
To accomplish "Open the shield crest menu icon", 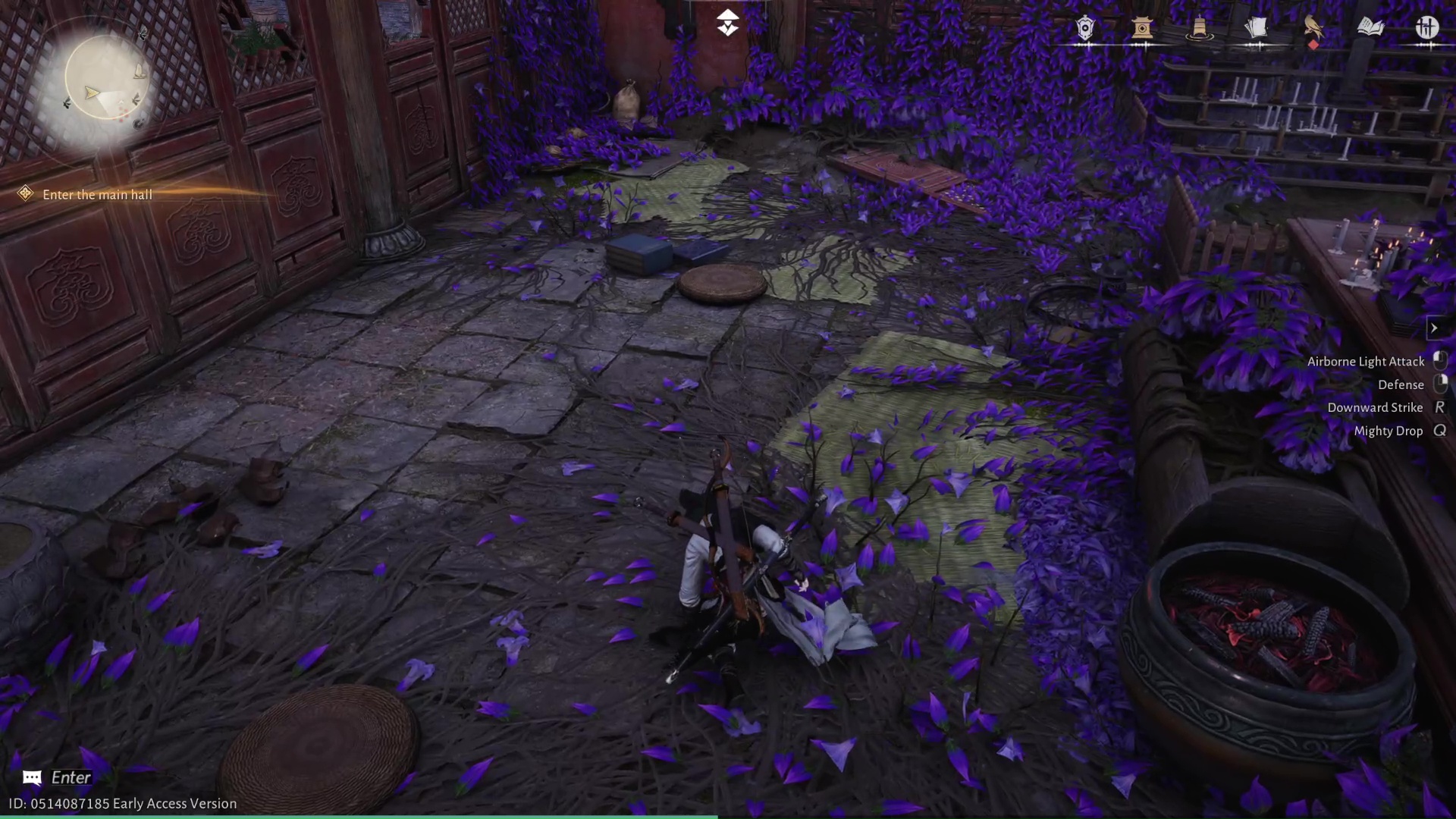I will point(1084,28).
